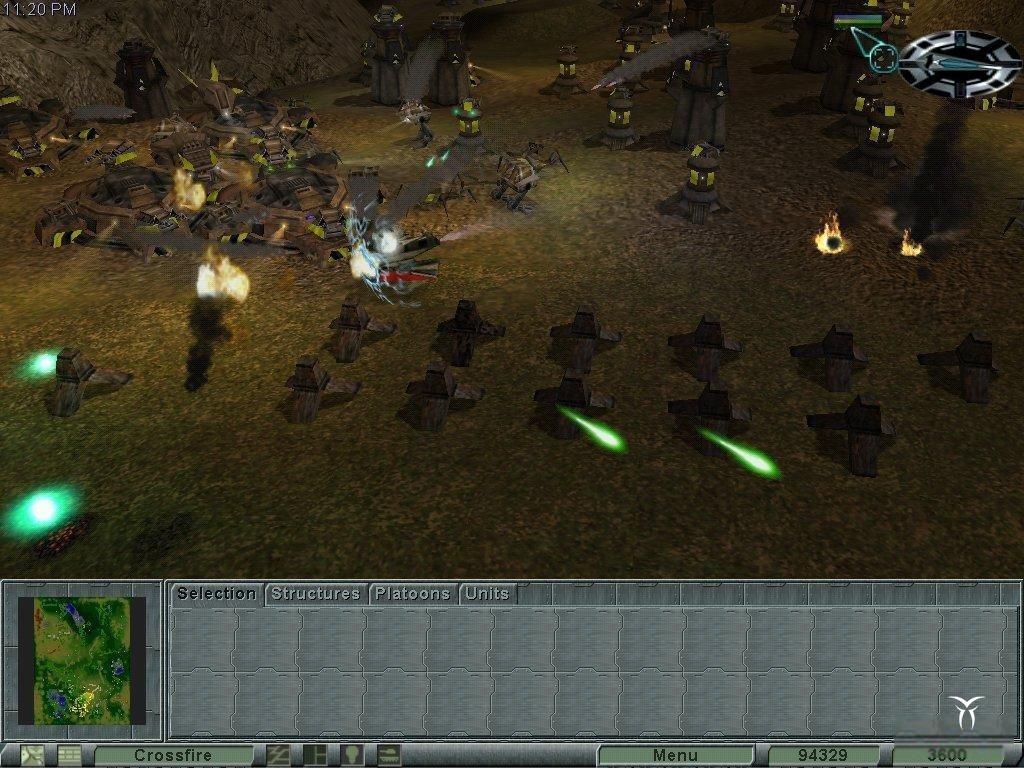Open the list grid icon button
Viewport: 1024px width, 768px height.
coord(69,755)
